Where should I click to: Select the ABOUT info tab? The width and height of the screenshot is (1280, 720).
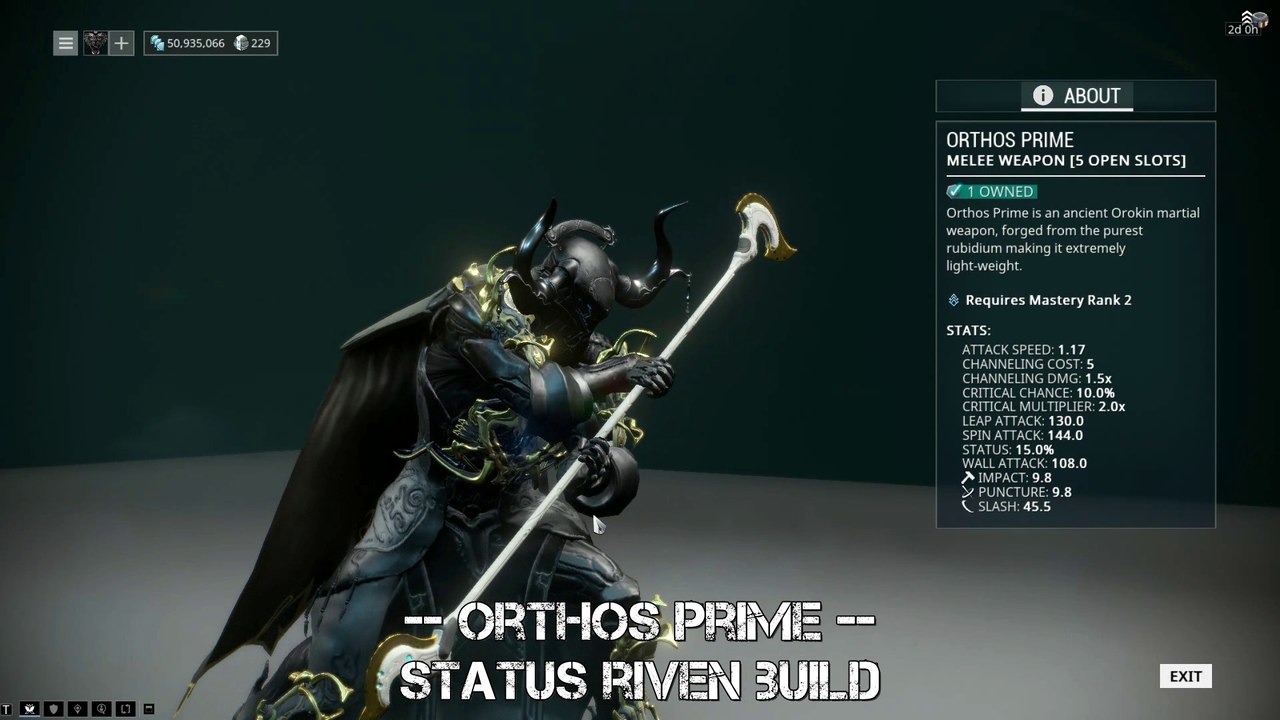pyautogui.click(x=1076, y=96)
